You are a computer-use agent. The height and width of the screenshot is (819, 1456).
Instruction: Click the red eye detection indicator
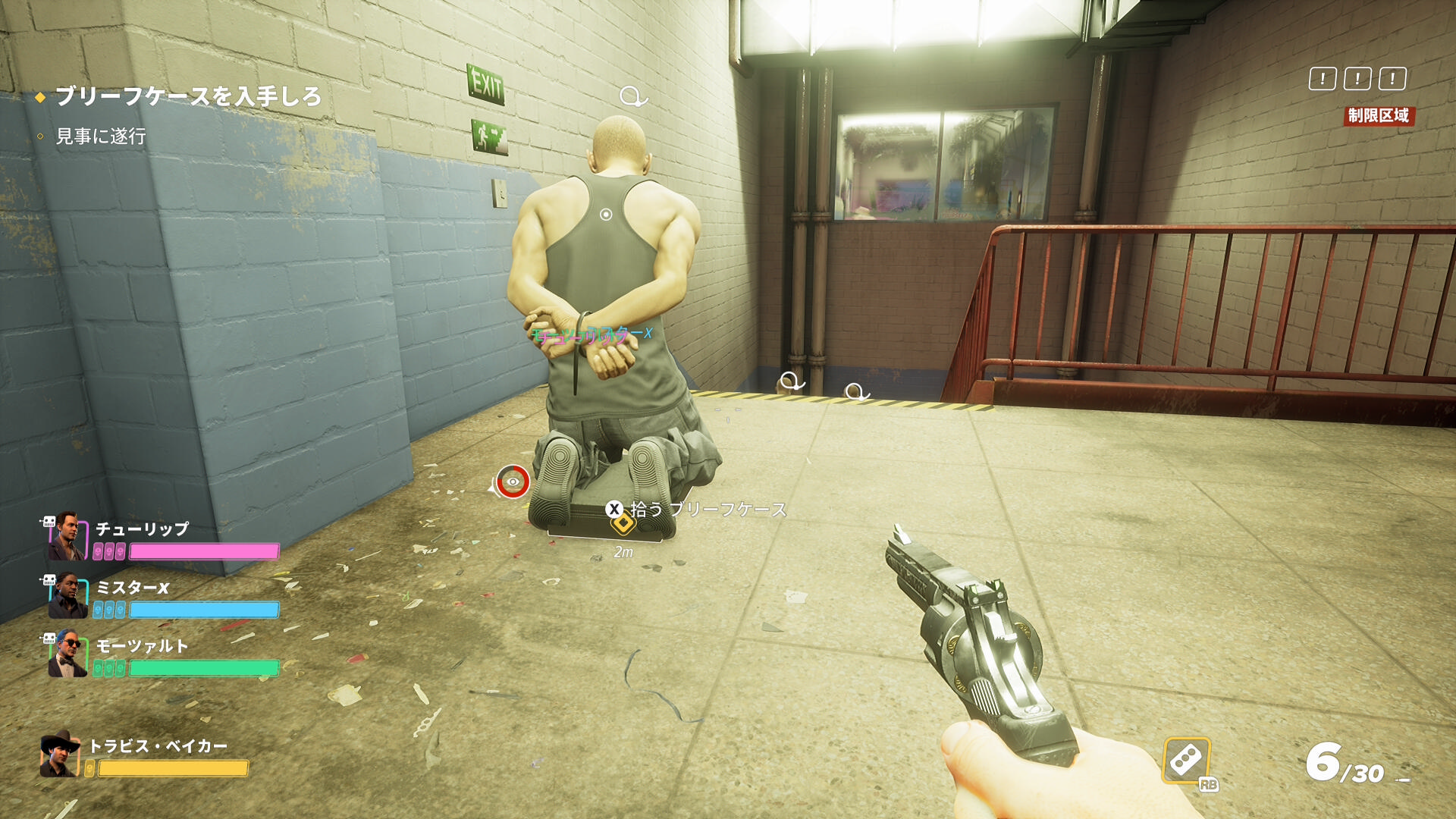[513, 482]
